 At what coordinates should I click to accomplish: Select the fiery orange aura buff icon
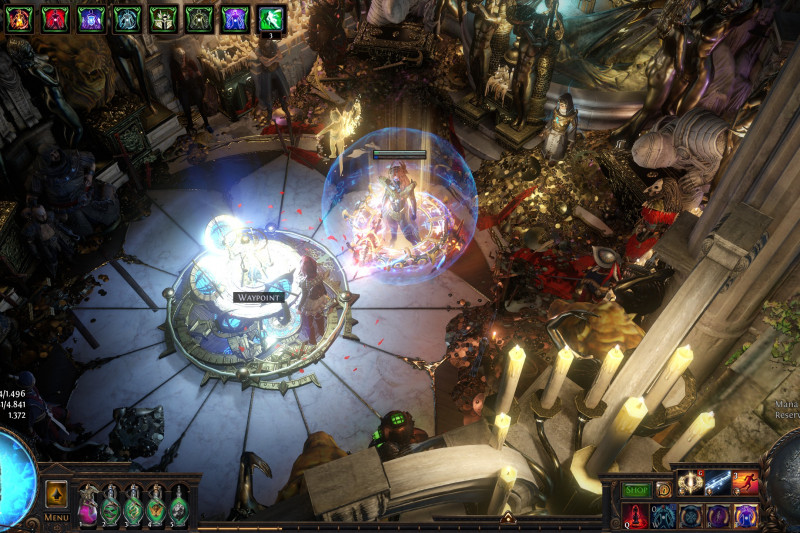tap(20, 19)
